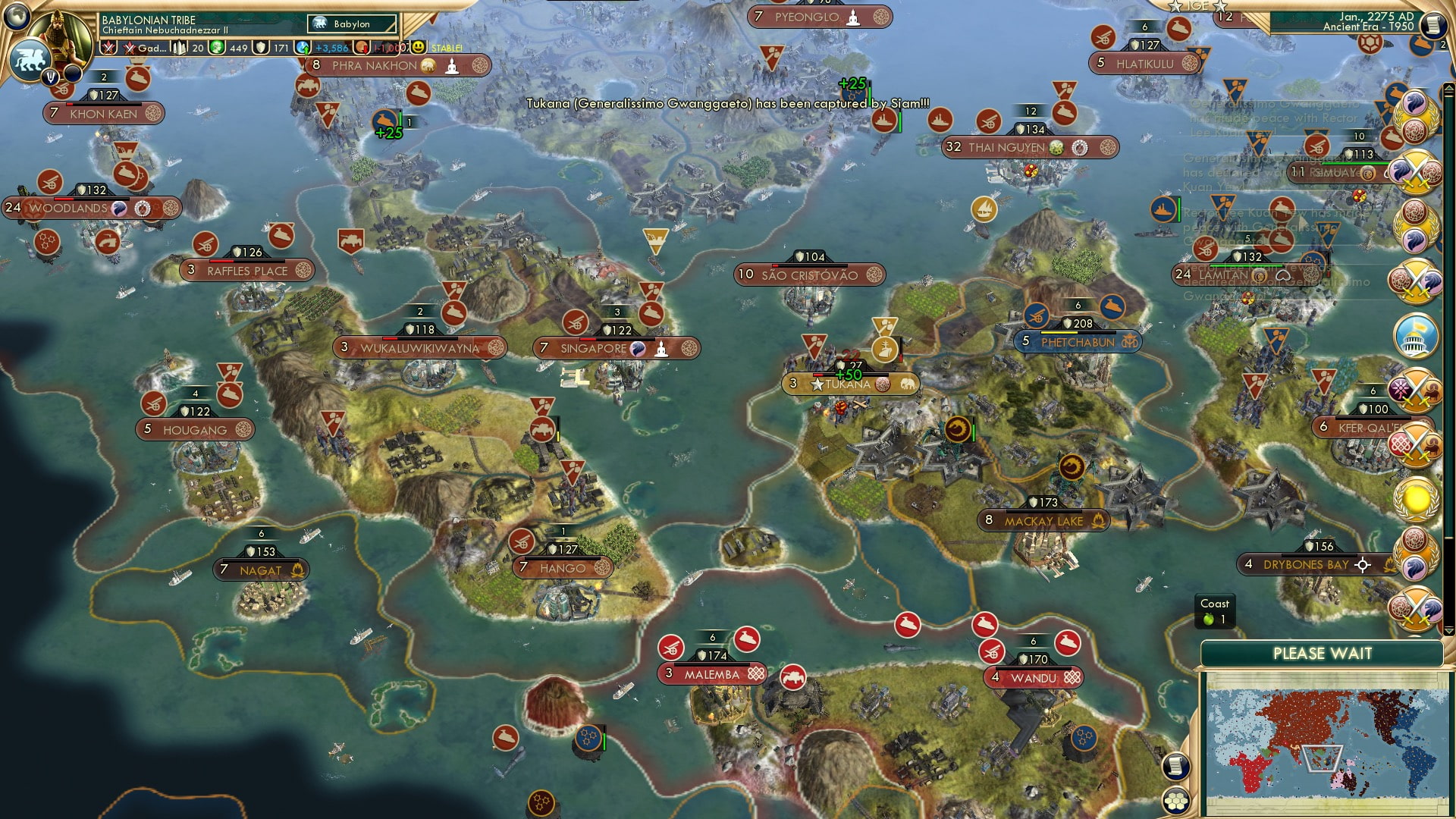
Task: Click the down arrow on the notification scrollbar
Action: coord(1448,630)
